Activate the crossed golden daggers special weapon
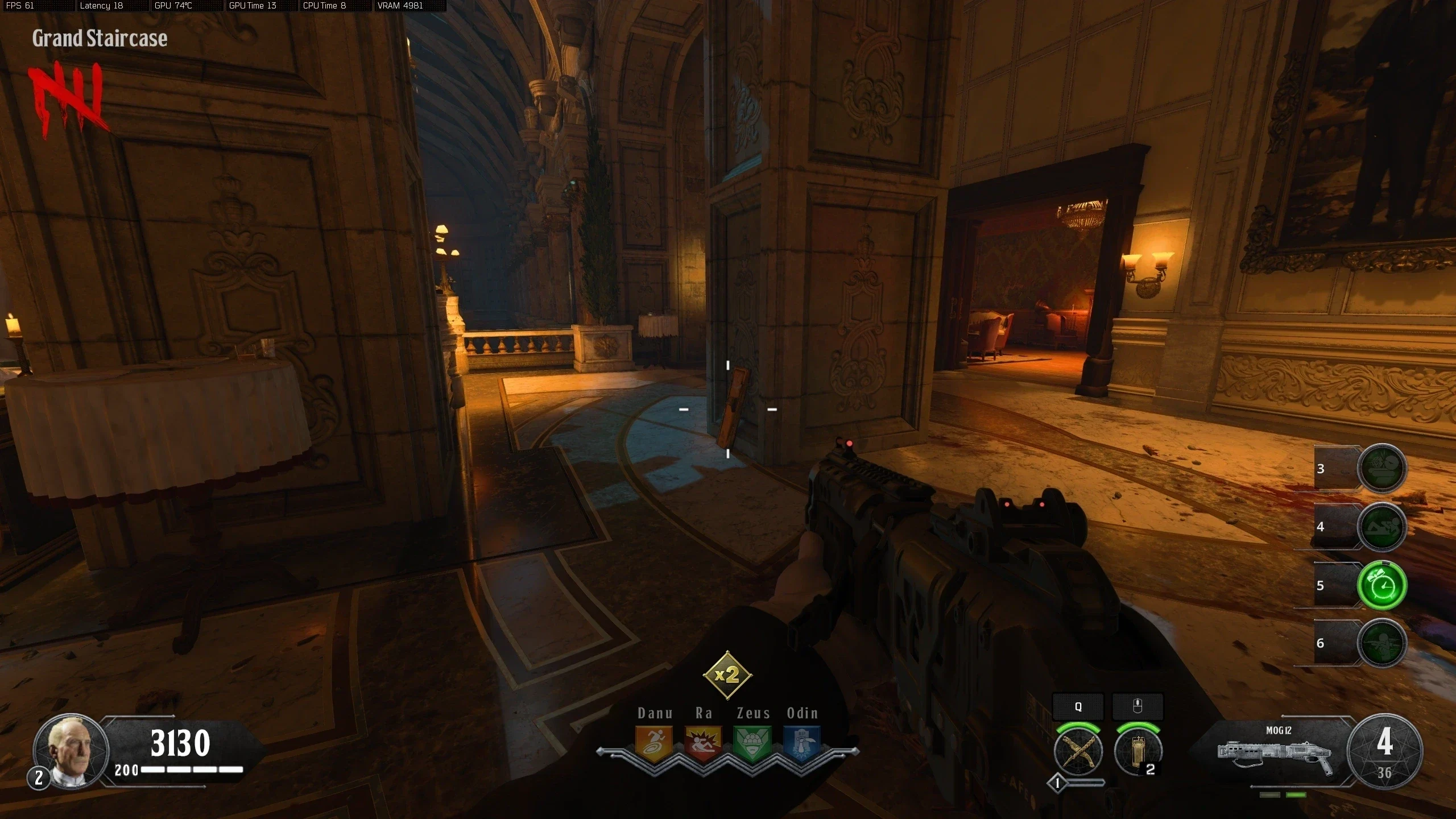The width and height of the screenshot is (1456, 819). click(1078, 751)
